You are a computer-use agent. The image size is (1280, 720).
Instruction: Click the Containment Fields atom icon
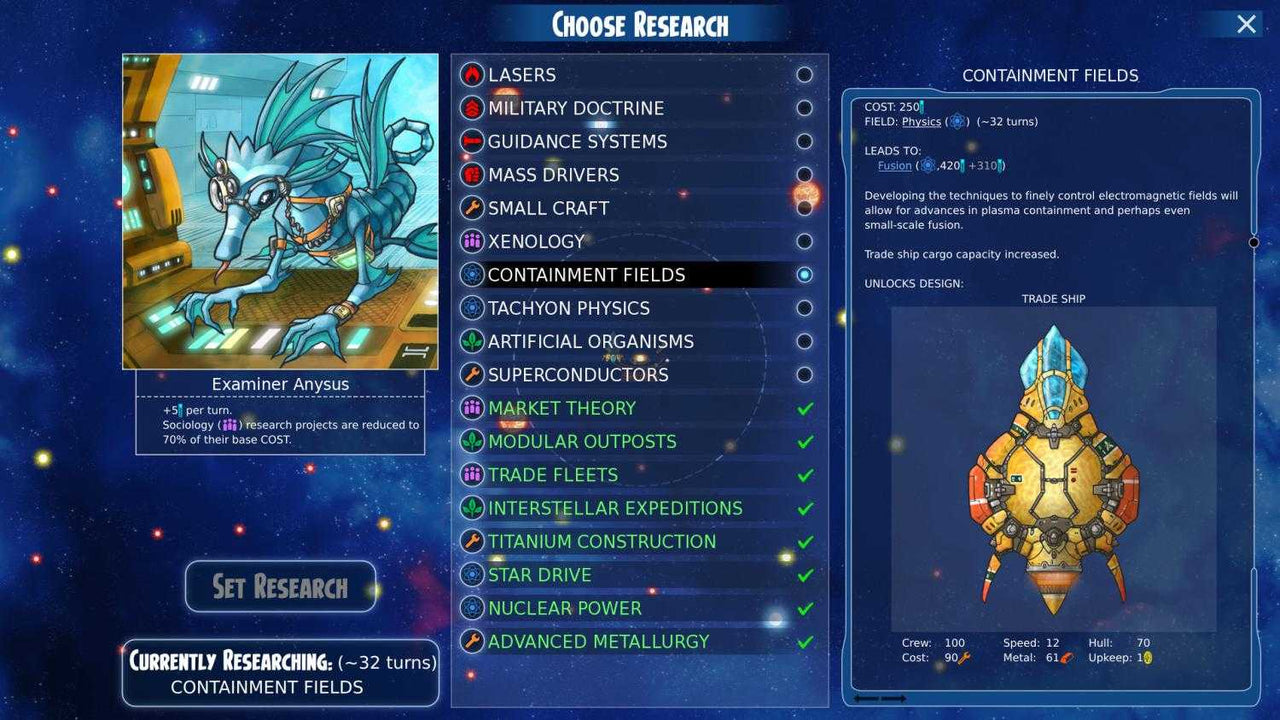click(470, 274)
